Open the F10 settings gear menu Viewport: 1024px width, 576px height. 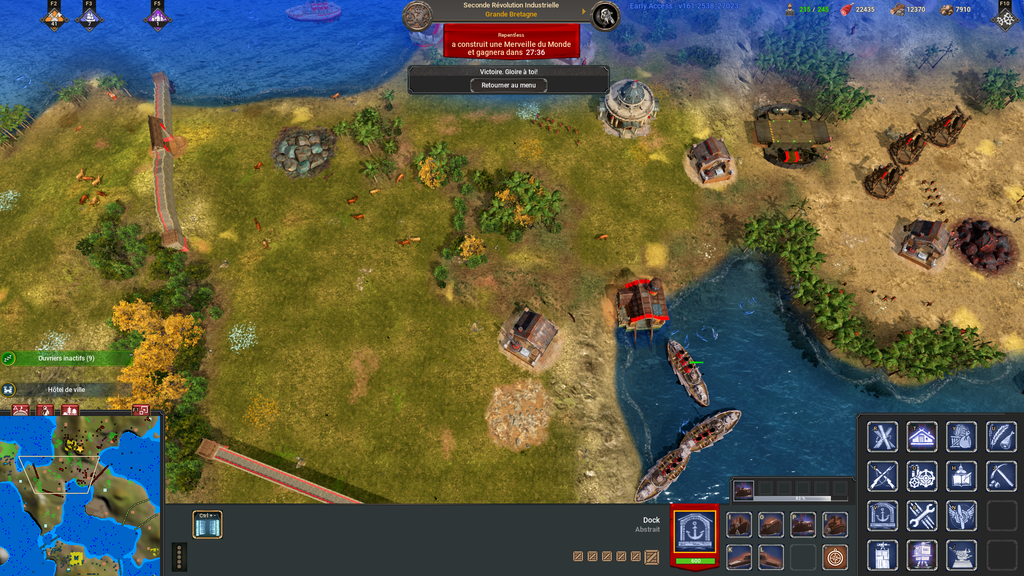coord(1005,17)
